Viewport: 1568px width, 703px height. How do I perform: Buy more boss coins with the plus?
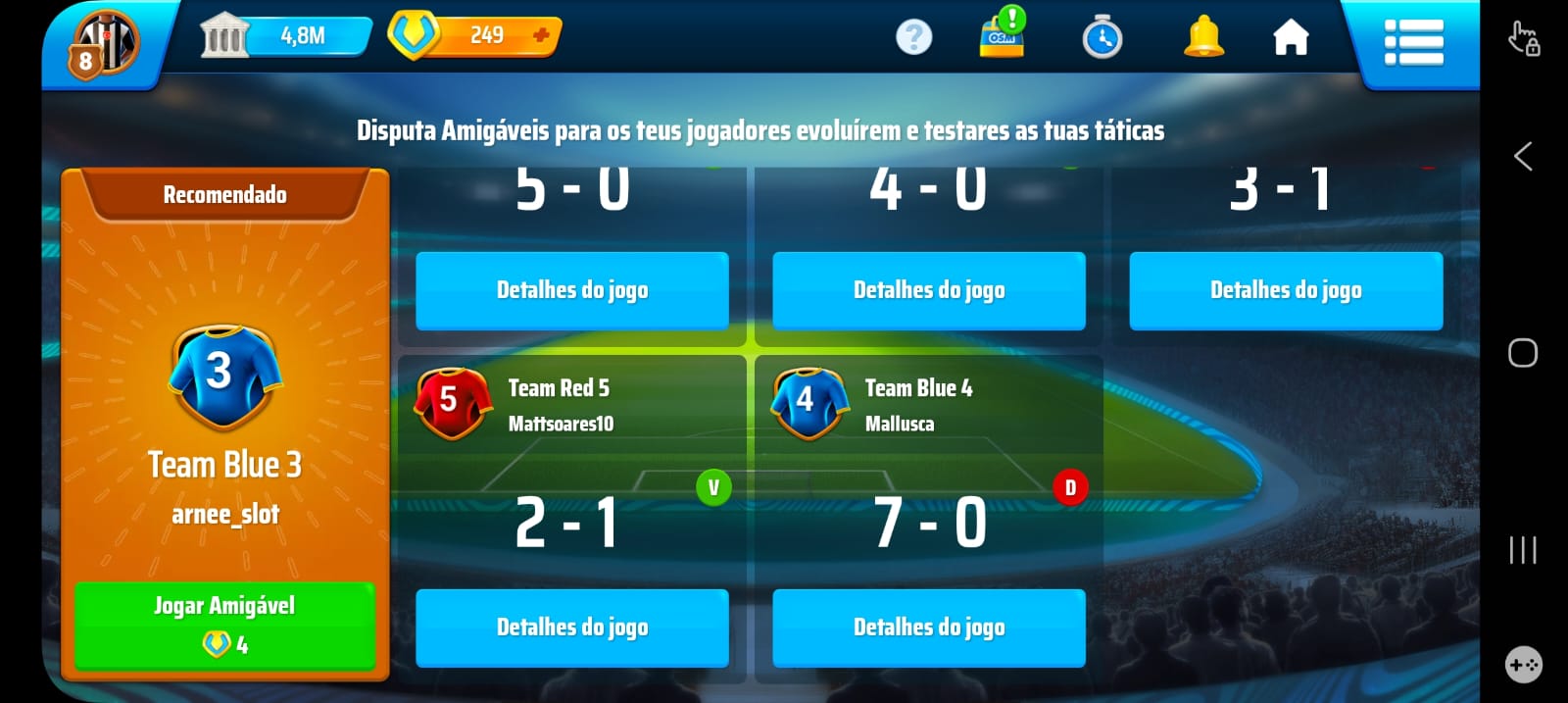[x=540, y=35]
